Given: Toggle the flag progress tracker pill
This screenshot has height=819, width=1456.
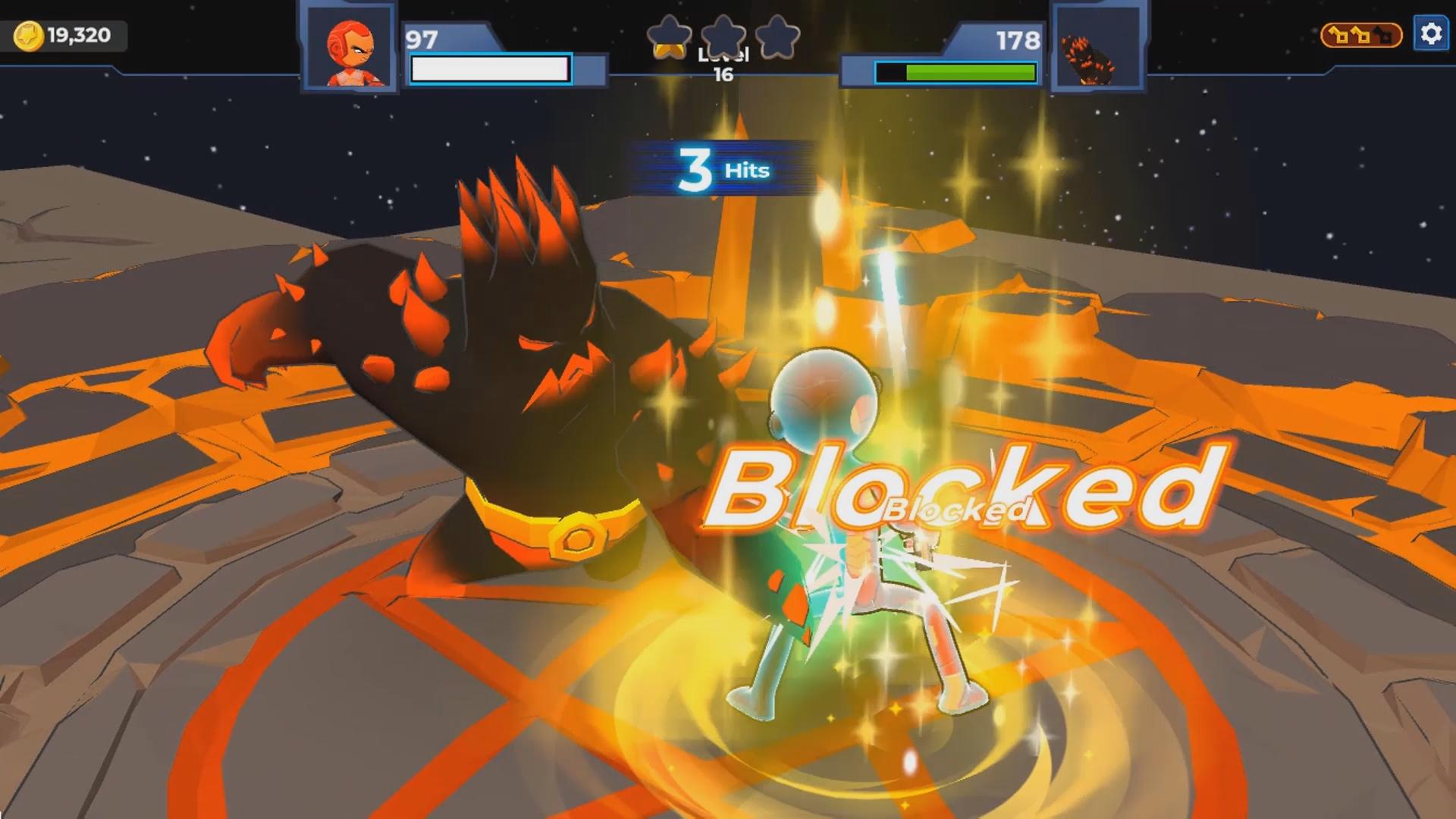Looking at the screenshot, I should point(1361,34).
